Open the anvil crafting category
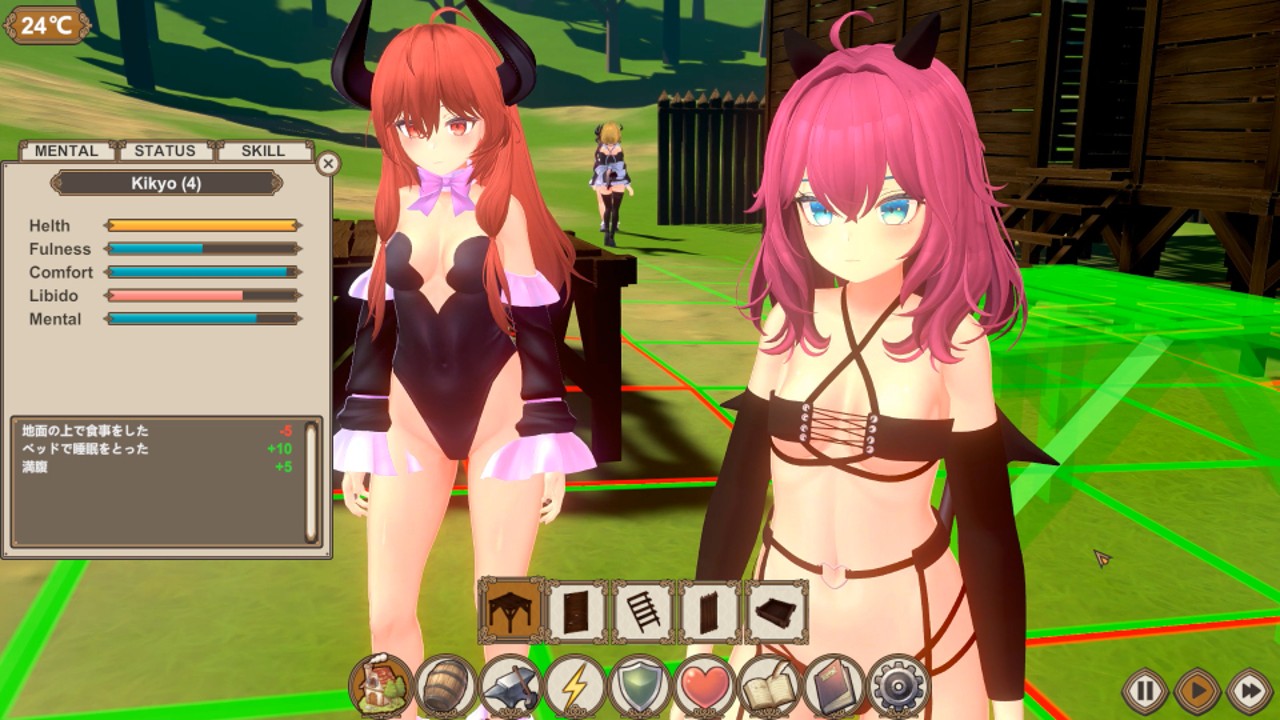This screenshot has width=1280, height=720. [510, 687]
